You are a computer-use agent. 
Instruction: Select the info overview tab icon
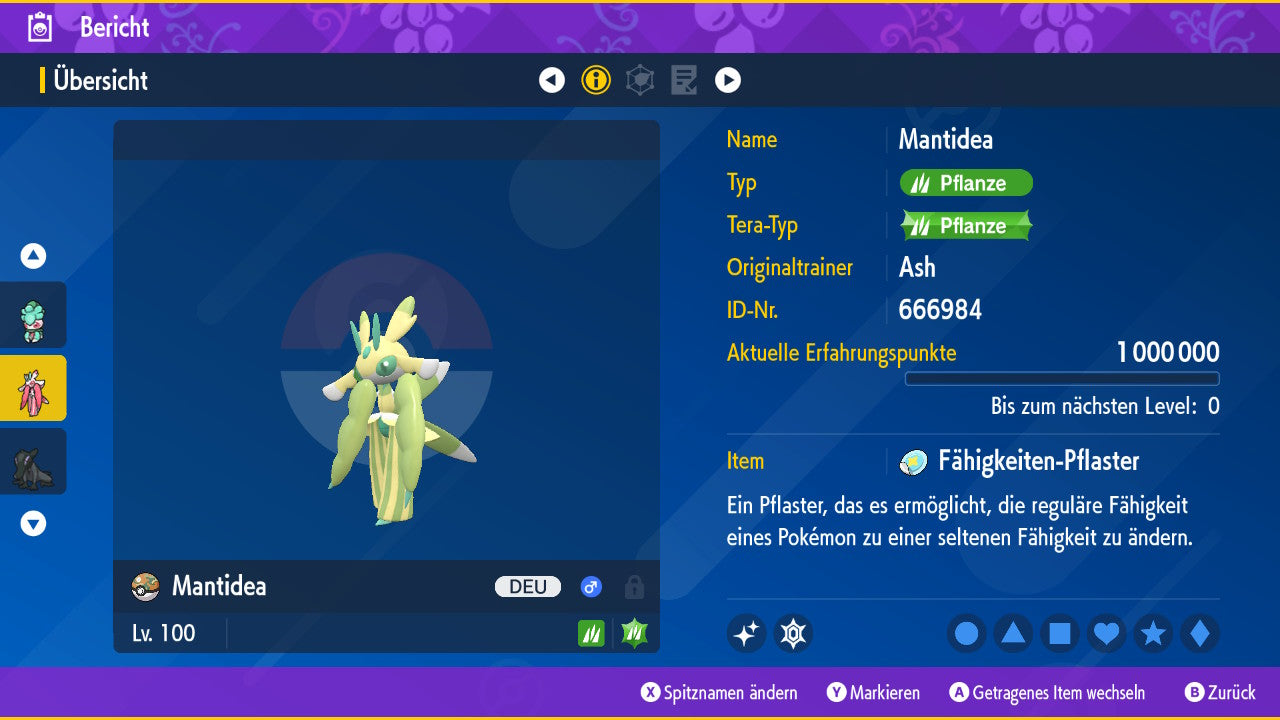596,80
